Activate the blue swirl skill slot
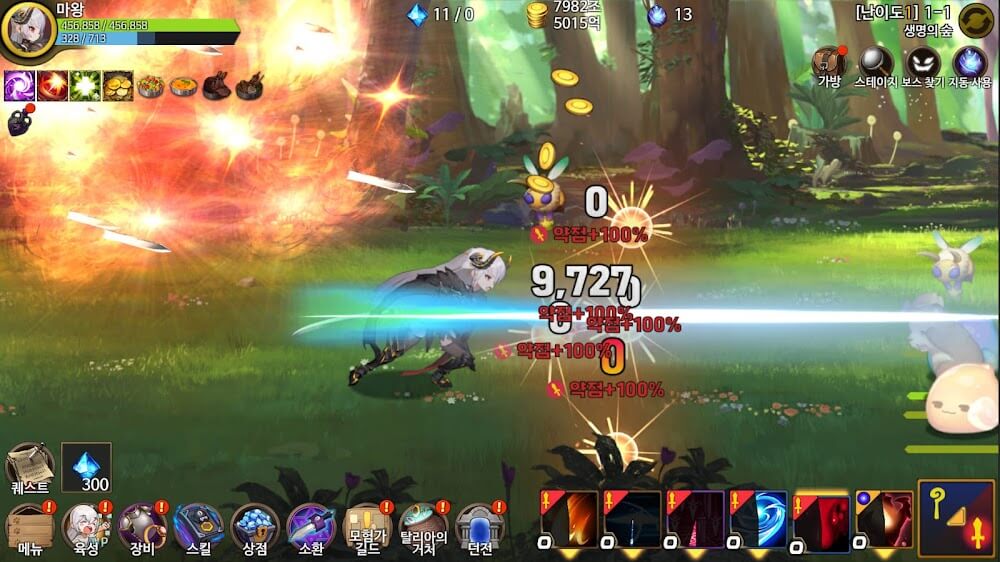The image size is (1000, 562). pyautogui.click(x=759, y=518)
